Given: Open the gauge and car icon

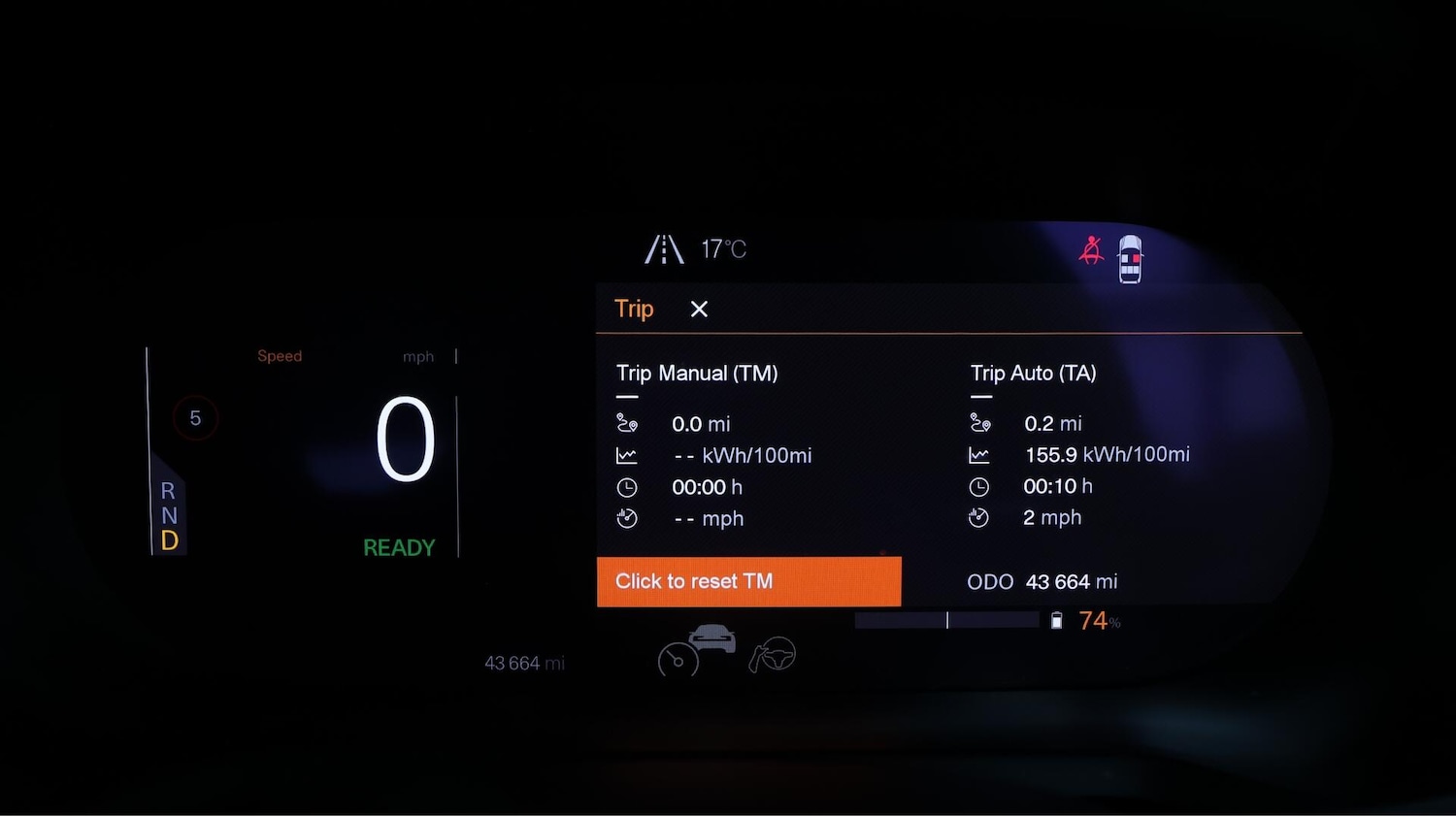Looking at the screenshot, I should (x=696, y=651).
